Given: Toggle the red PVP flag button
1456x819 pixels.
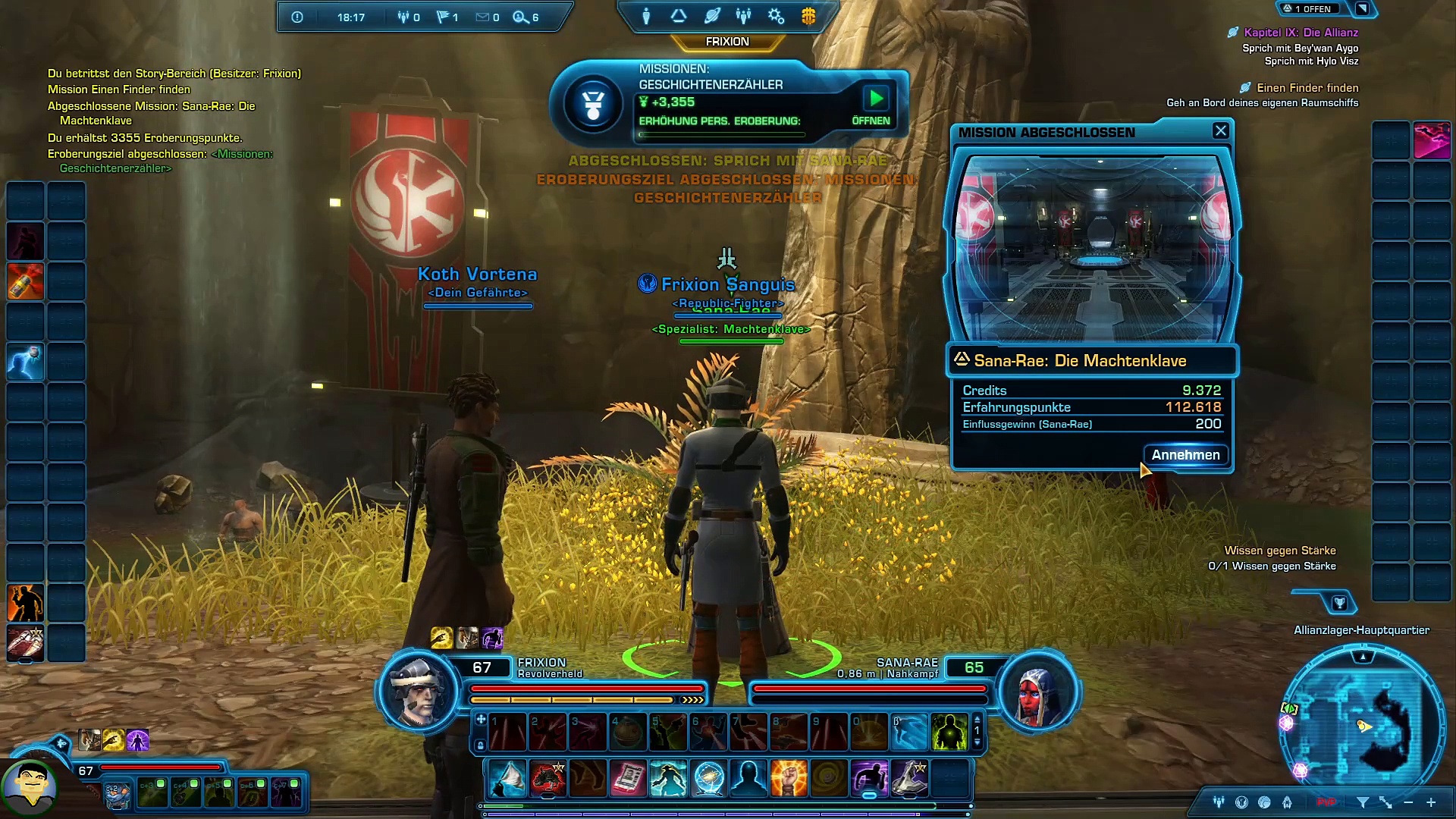Looking at the screenshot, I should 1326,802.
